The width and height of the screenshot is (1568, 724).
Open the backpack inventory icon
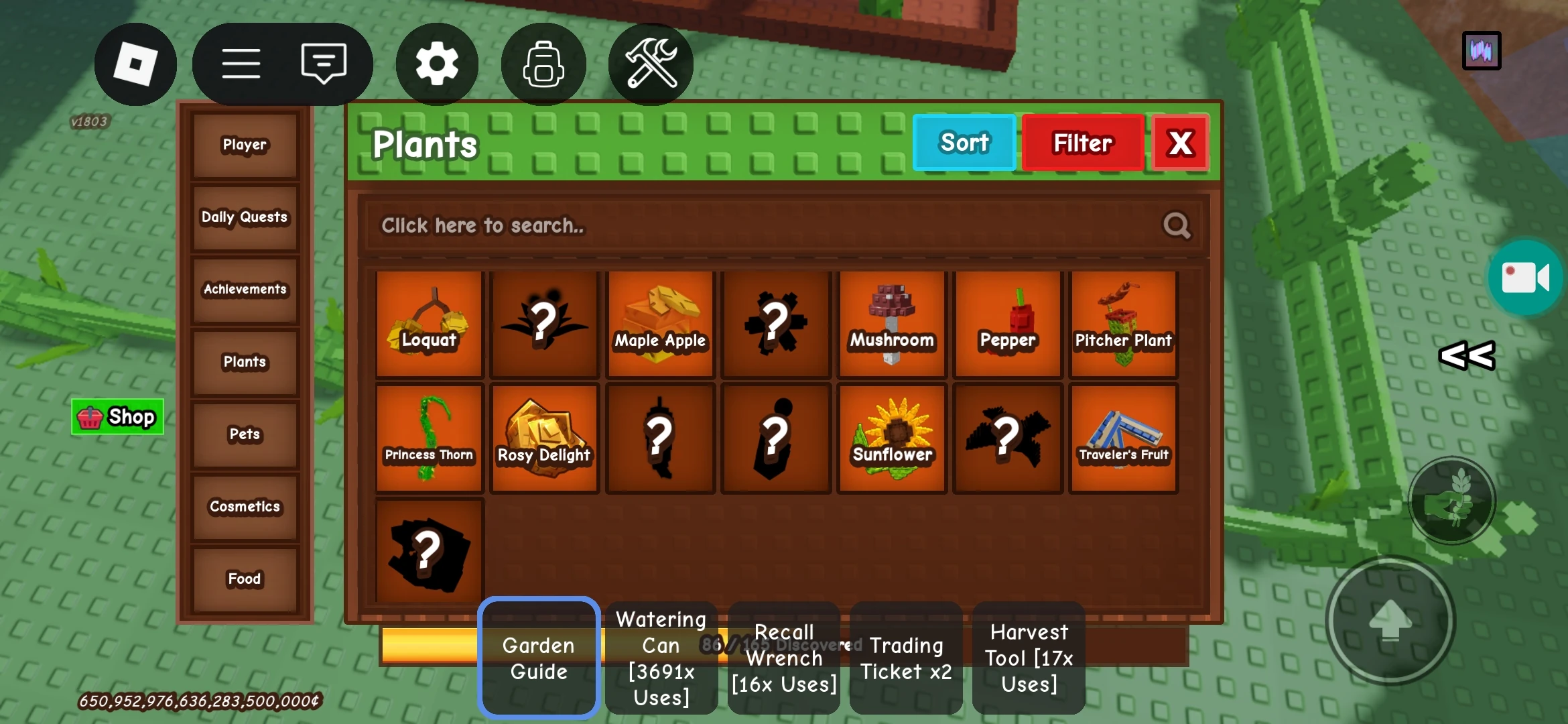pos(543,62)
